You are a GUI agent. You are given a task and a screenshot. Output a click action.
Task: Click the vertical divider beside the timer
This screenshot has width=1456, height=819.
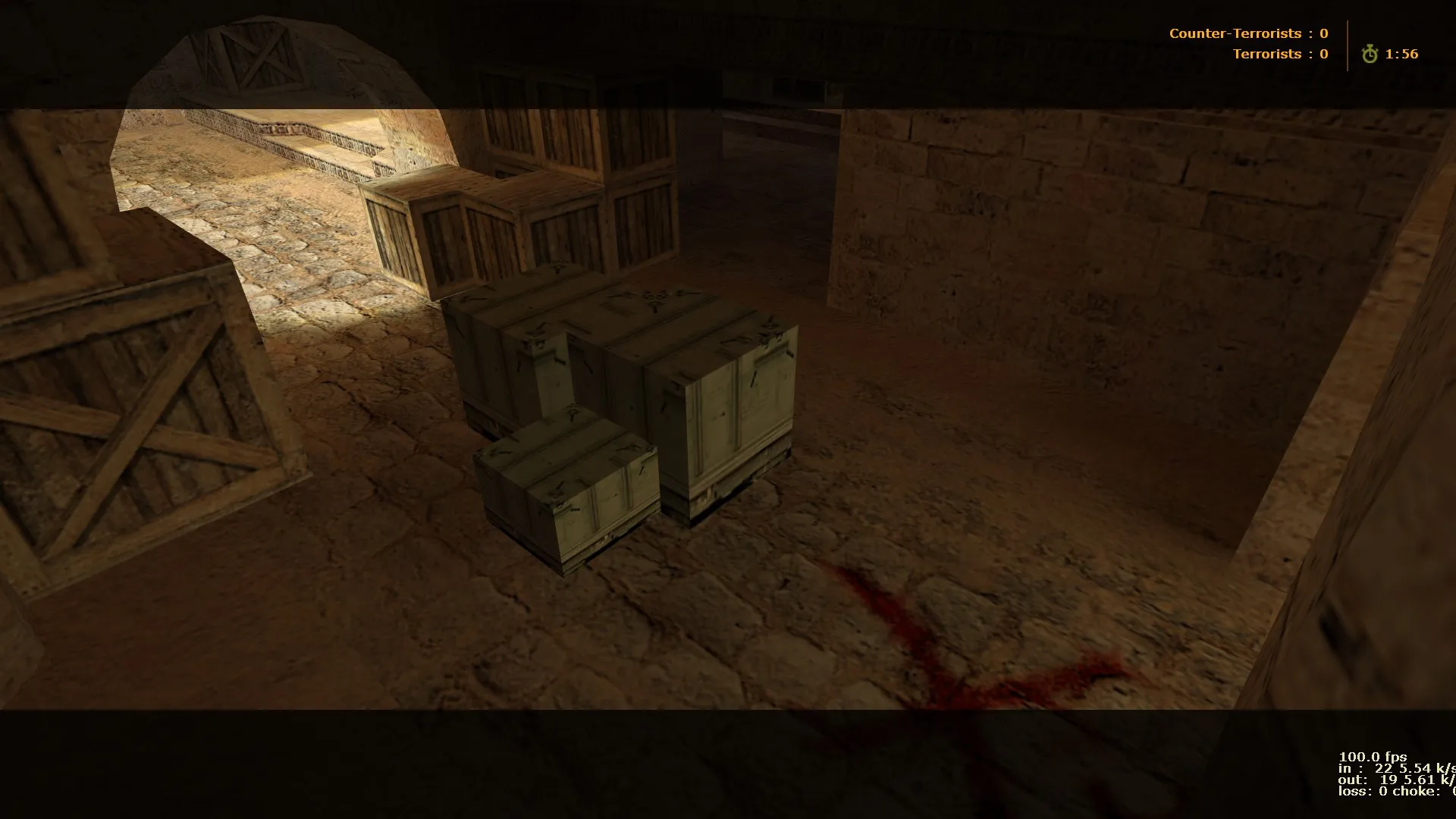pos(1347,44)
